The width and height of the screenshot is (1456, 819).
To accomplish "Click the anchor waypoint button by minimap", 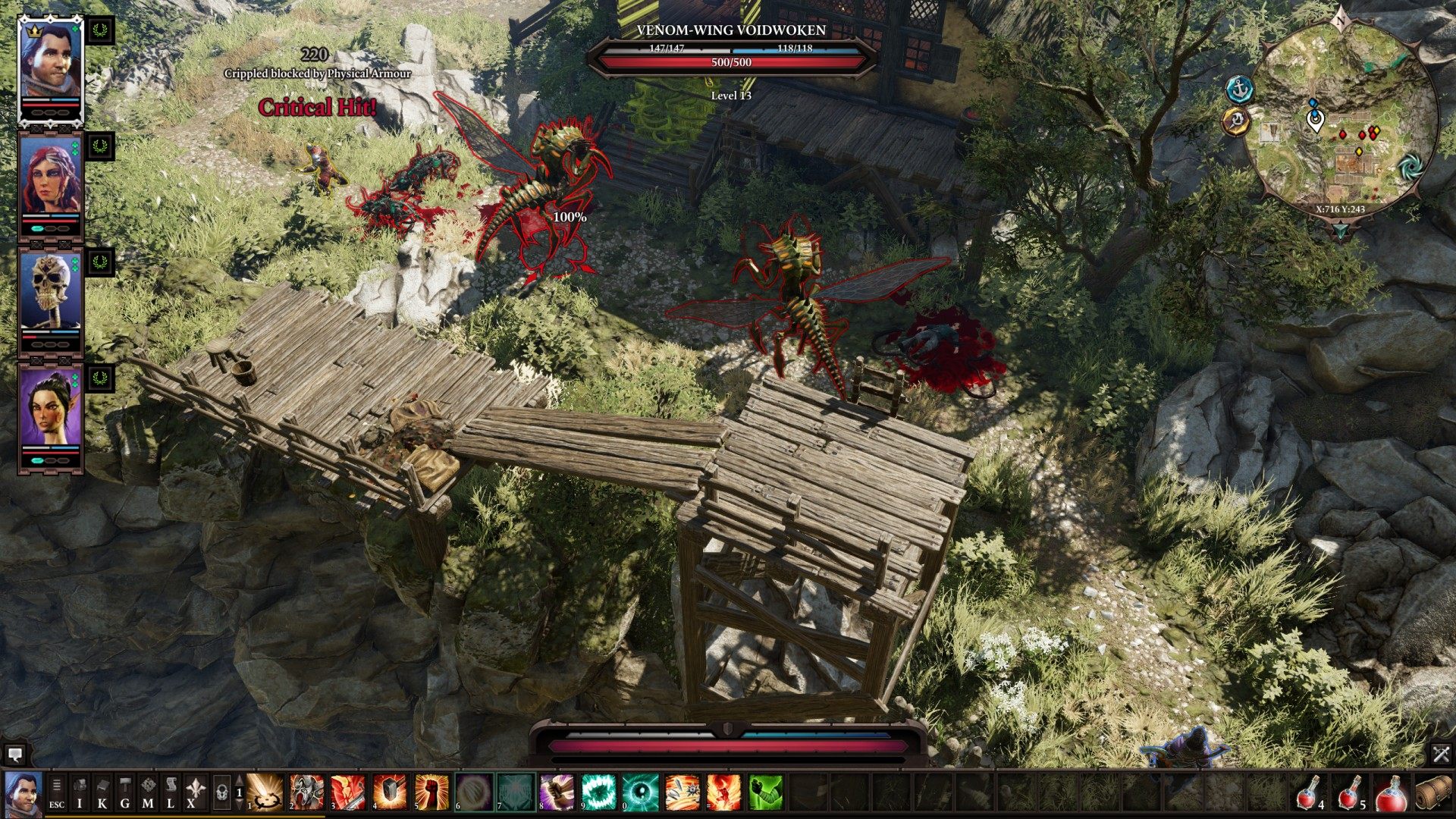I will [x=1239, y=89].
